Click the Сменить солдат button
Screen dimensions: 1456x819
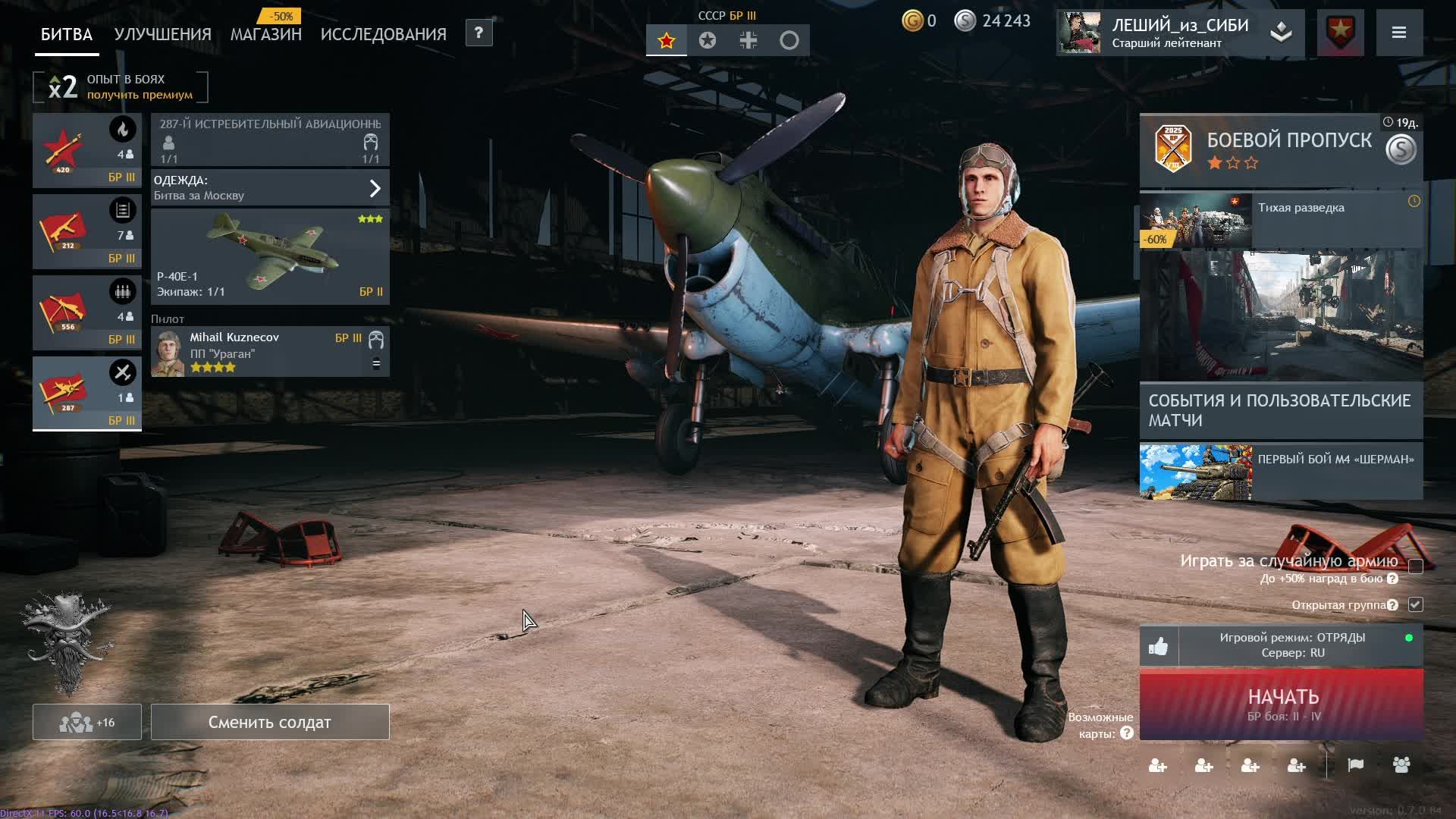270,722
